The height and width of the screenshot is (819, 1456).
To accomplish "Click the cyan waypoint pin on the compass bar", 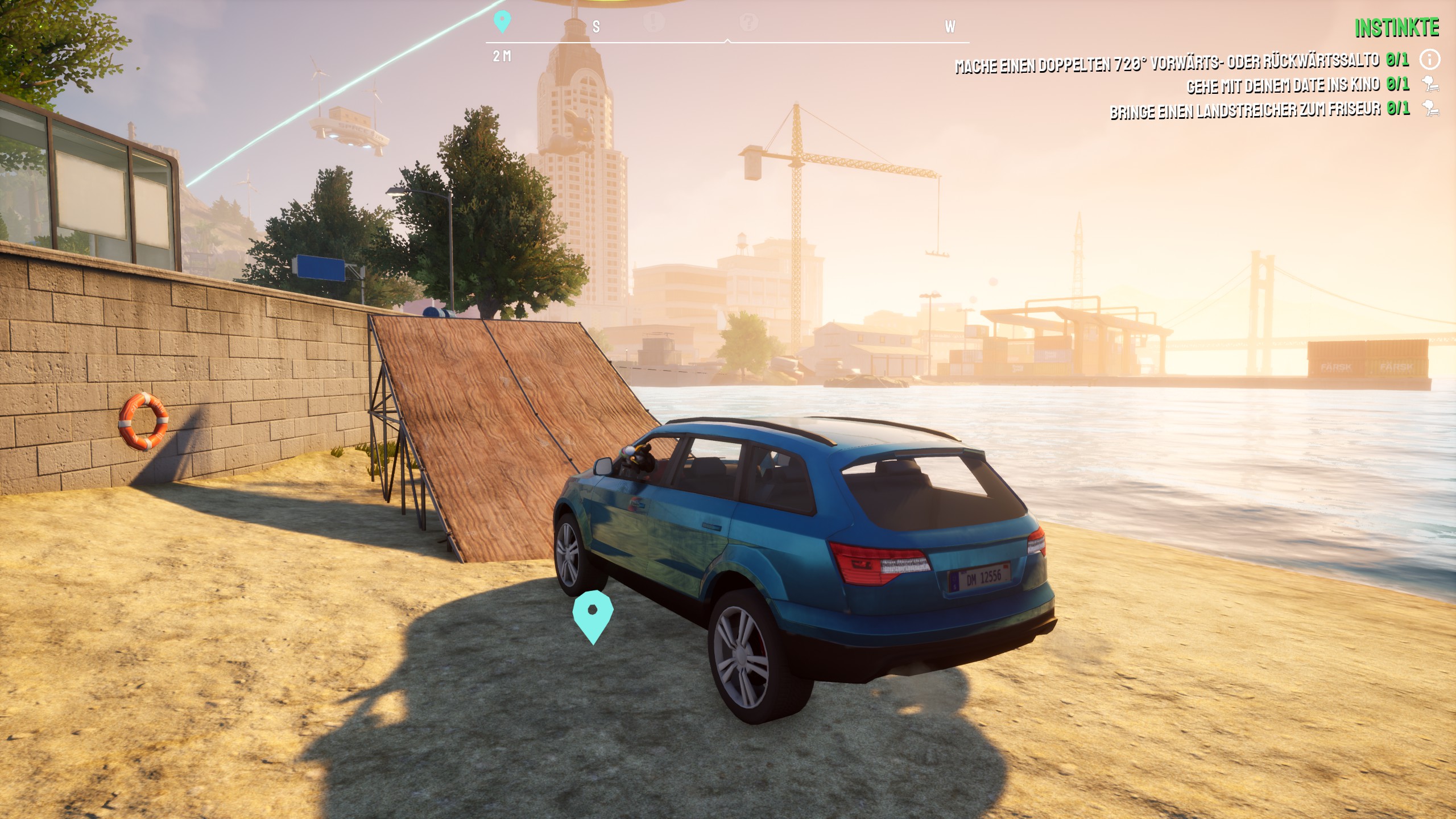I will coord(502,22).
